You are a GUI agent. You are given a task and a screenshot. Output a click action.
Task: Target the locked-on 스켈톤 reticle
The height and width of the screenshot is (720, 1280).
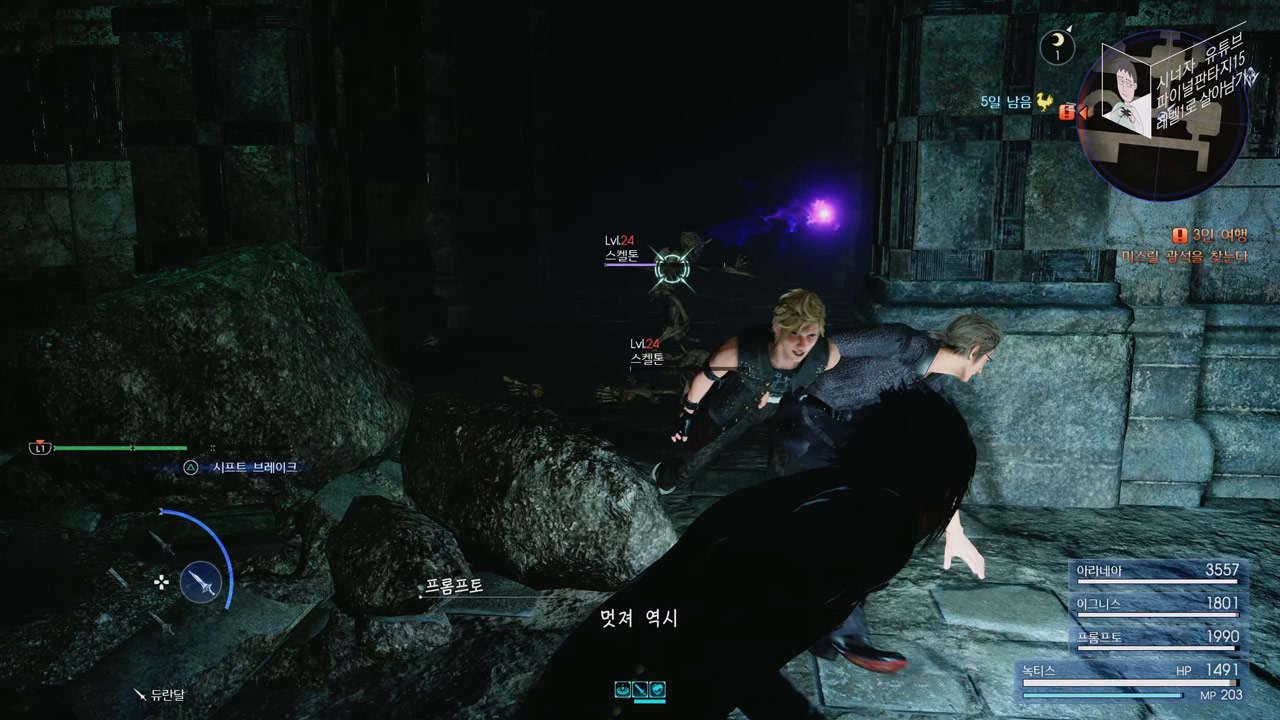point(672,266)
